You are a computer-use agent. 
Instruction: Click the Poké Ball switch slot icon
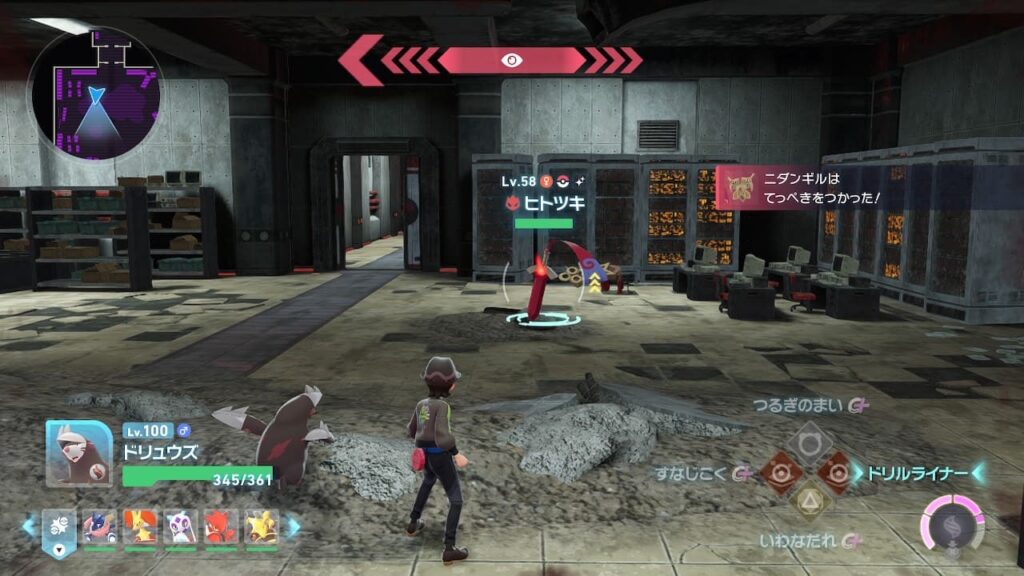click(58, 529)
